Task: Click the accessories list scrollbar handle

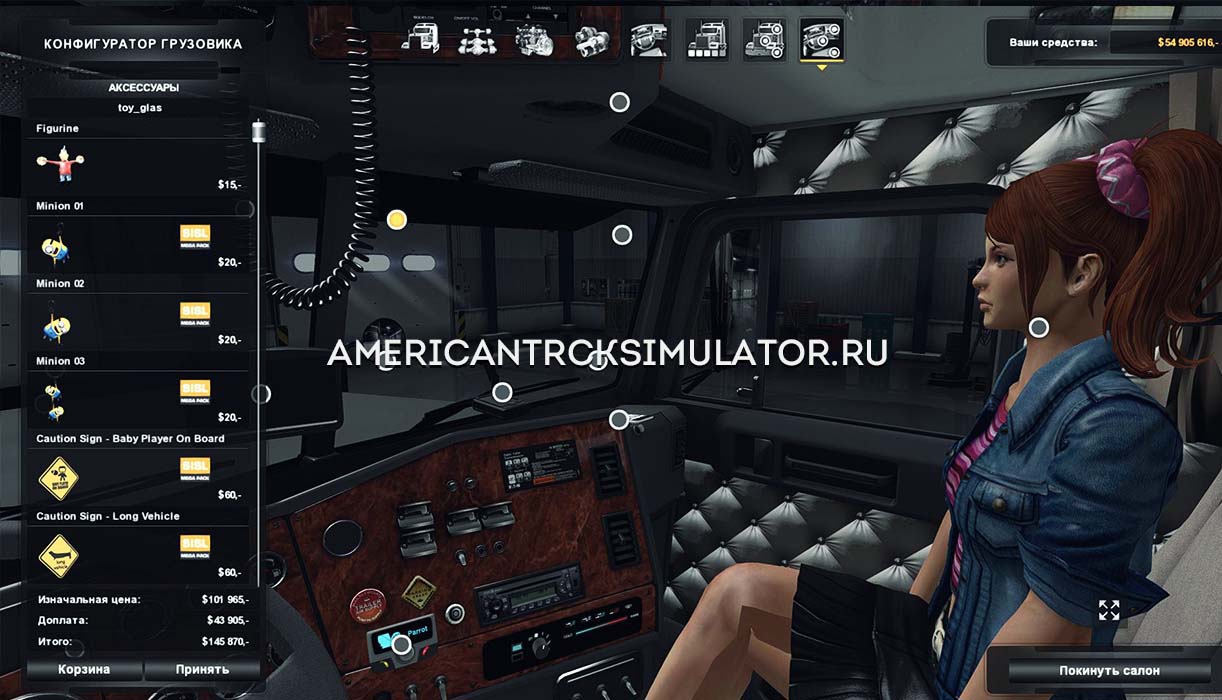Action: (x=259, y=131)
